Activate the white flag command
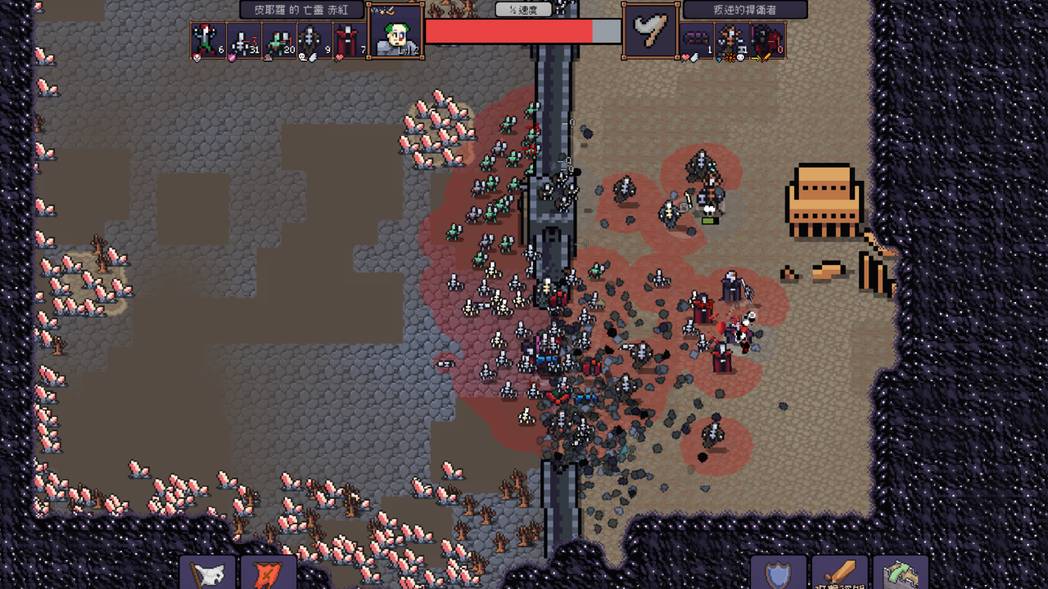Viewport: 1048px width, 589px height. pos(208,574)
